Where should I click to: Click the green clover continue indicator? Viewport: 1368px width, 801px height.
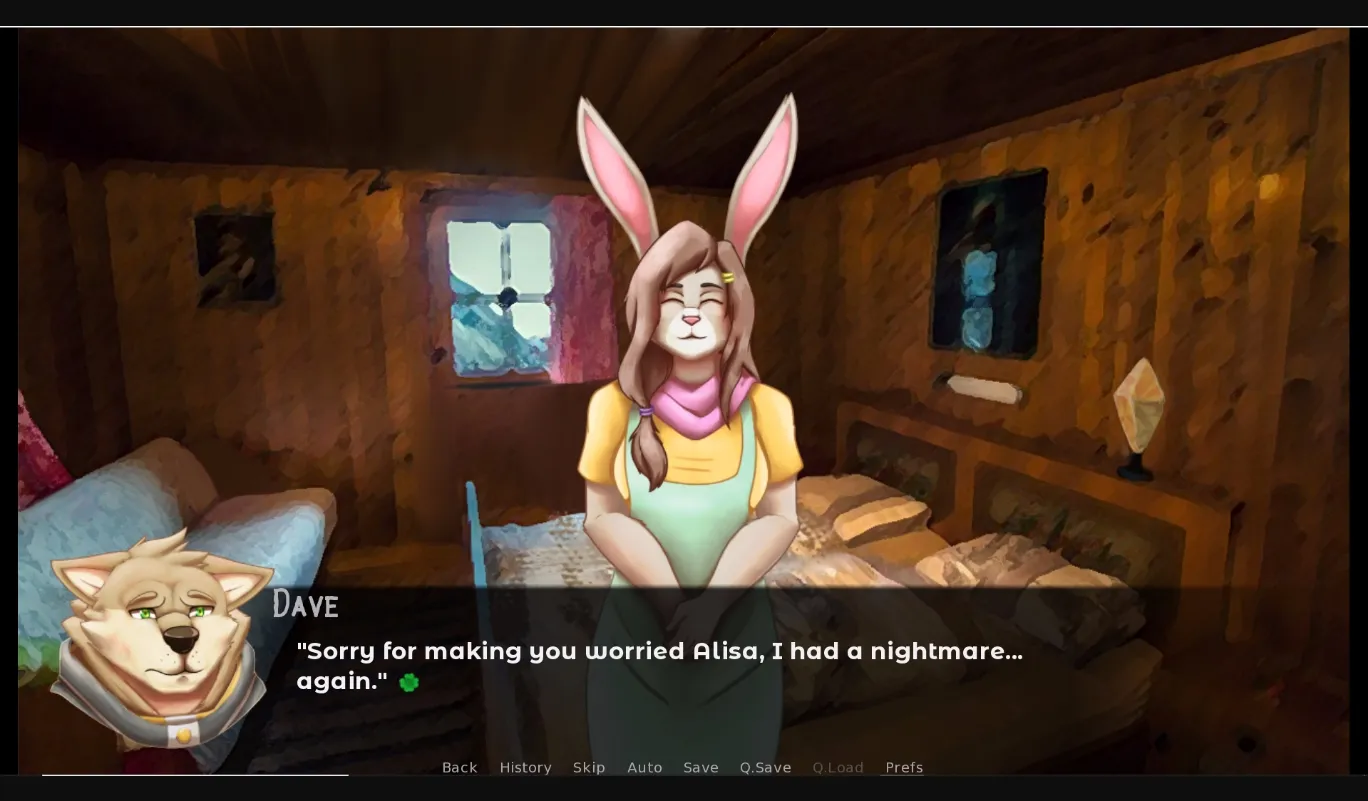coord(408,682)
